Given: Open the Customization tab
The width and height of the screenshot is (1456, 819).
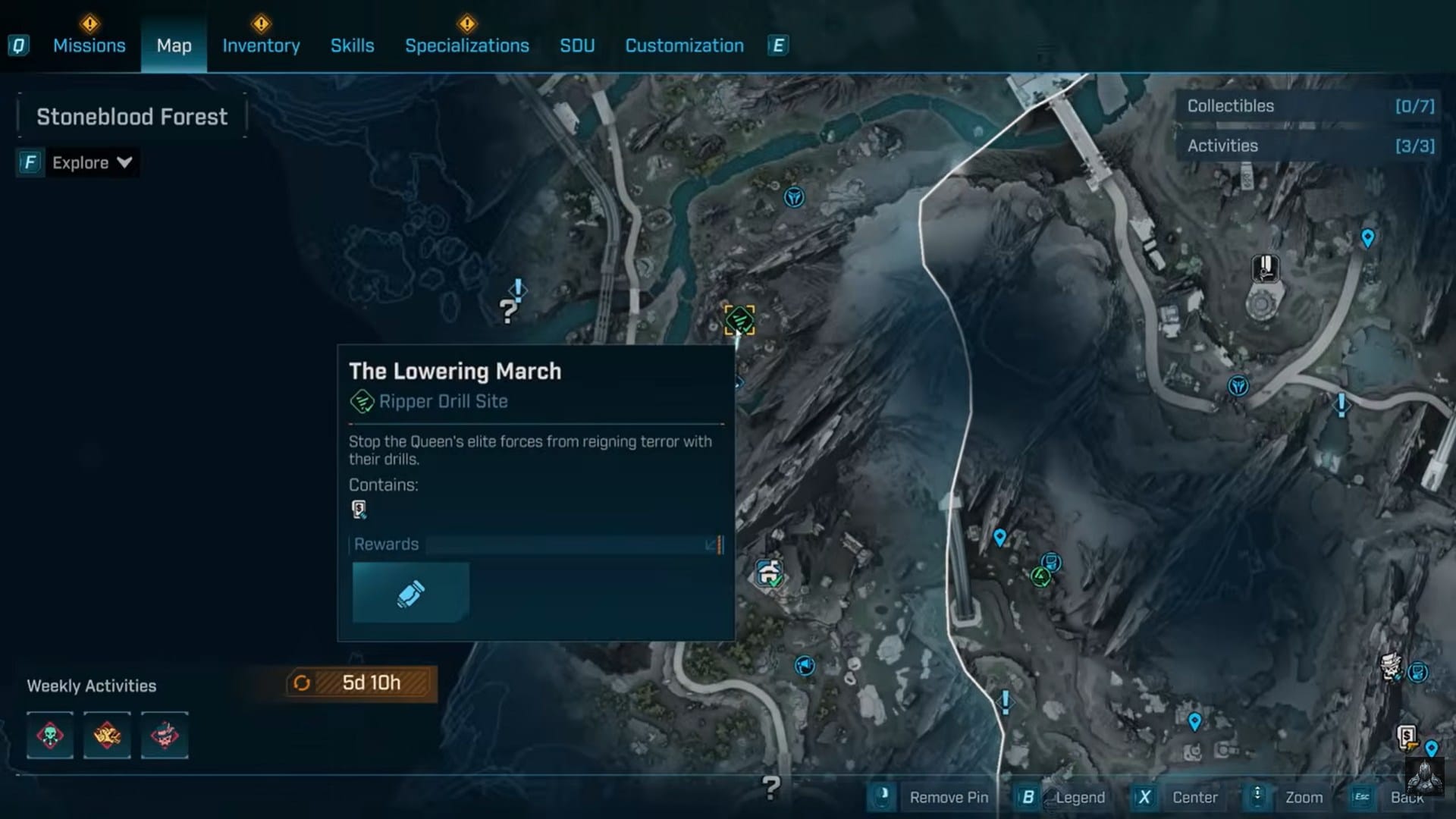Looking at the screenshot, I should tap(684, 45).
